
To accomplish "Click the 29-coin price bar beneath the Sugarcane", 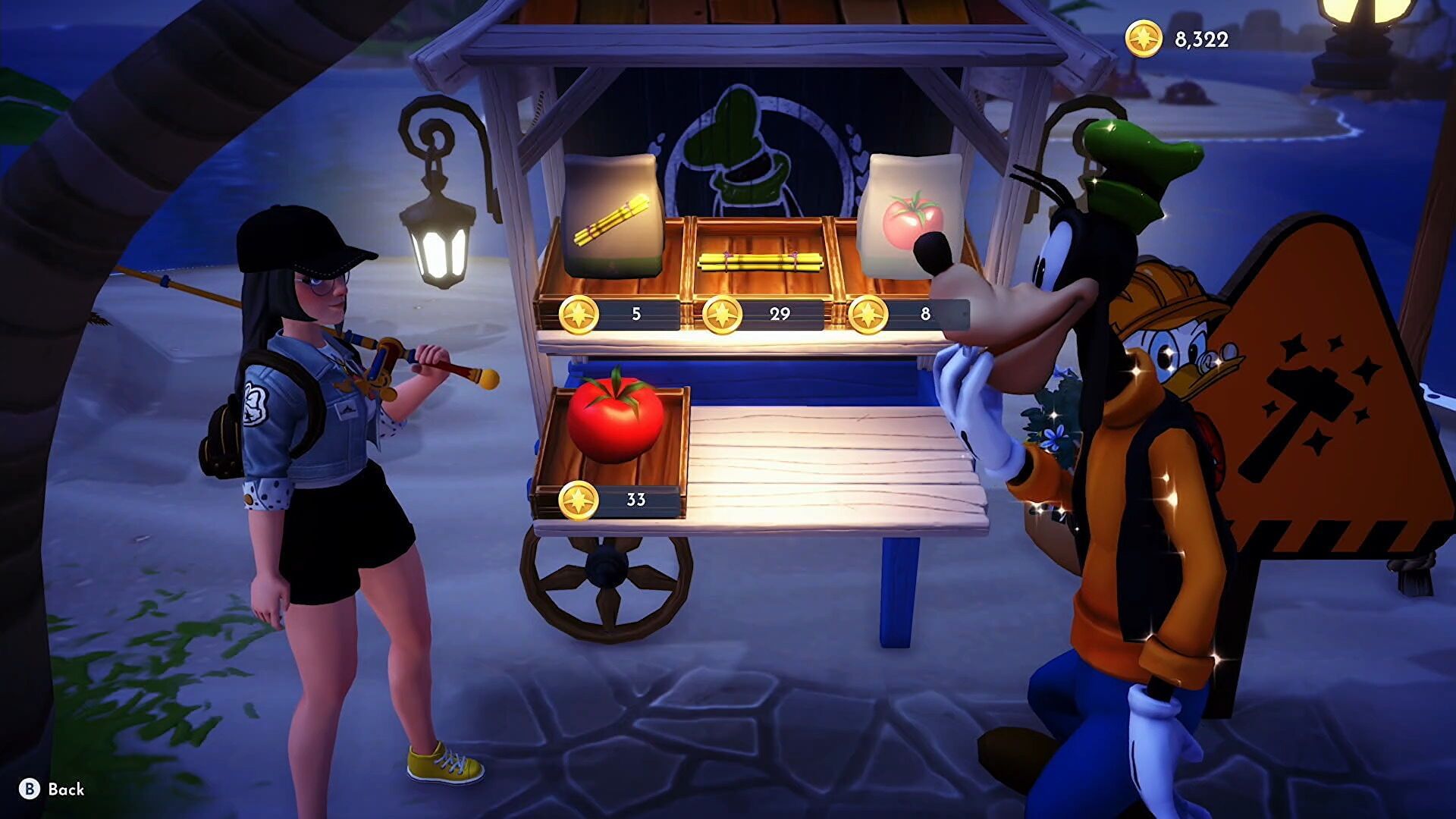I will click(x=777, y=312).
